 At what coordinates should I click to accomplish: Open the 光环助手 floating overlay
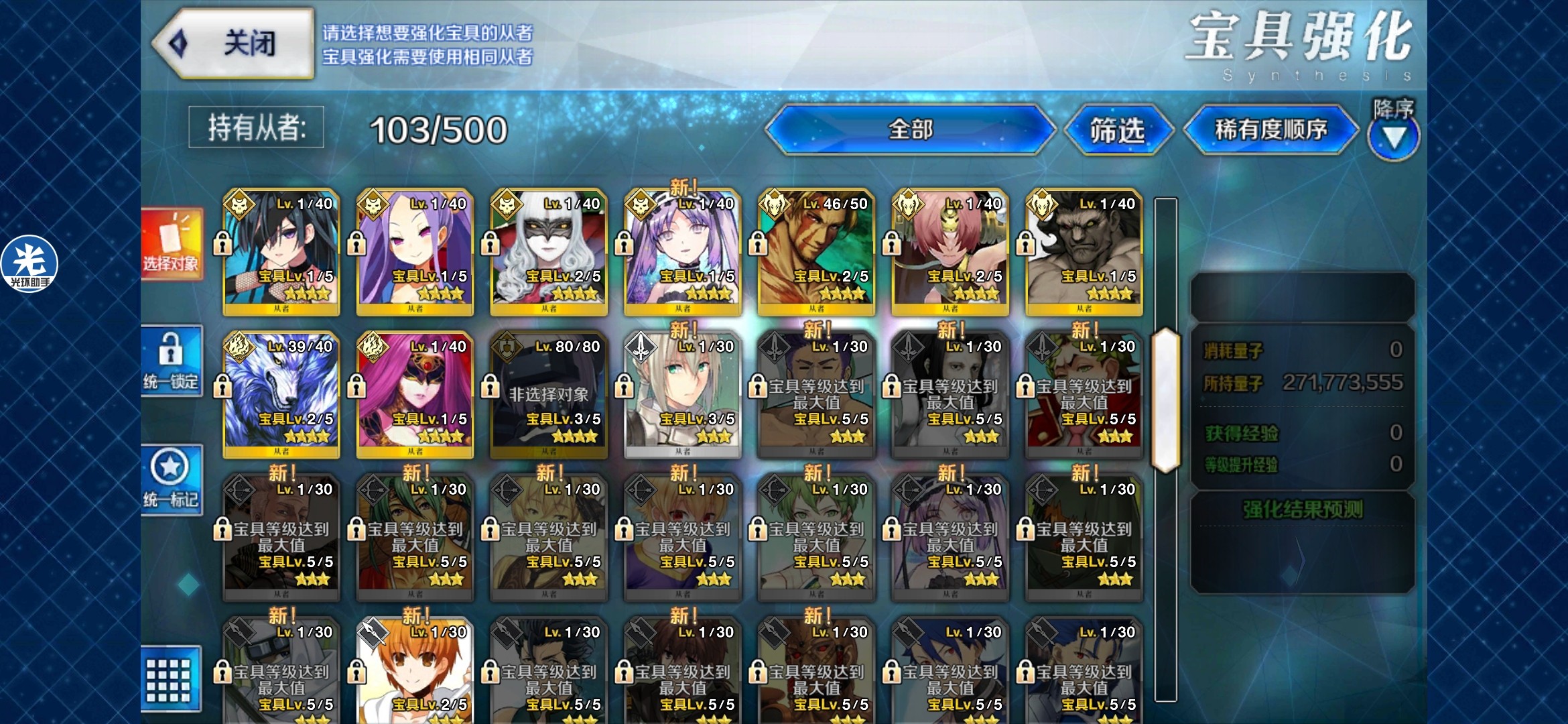coord(29,264)
